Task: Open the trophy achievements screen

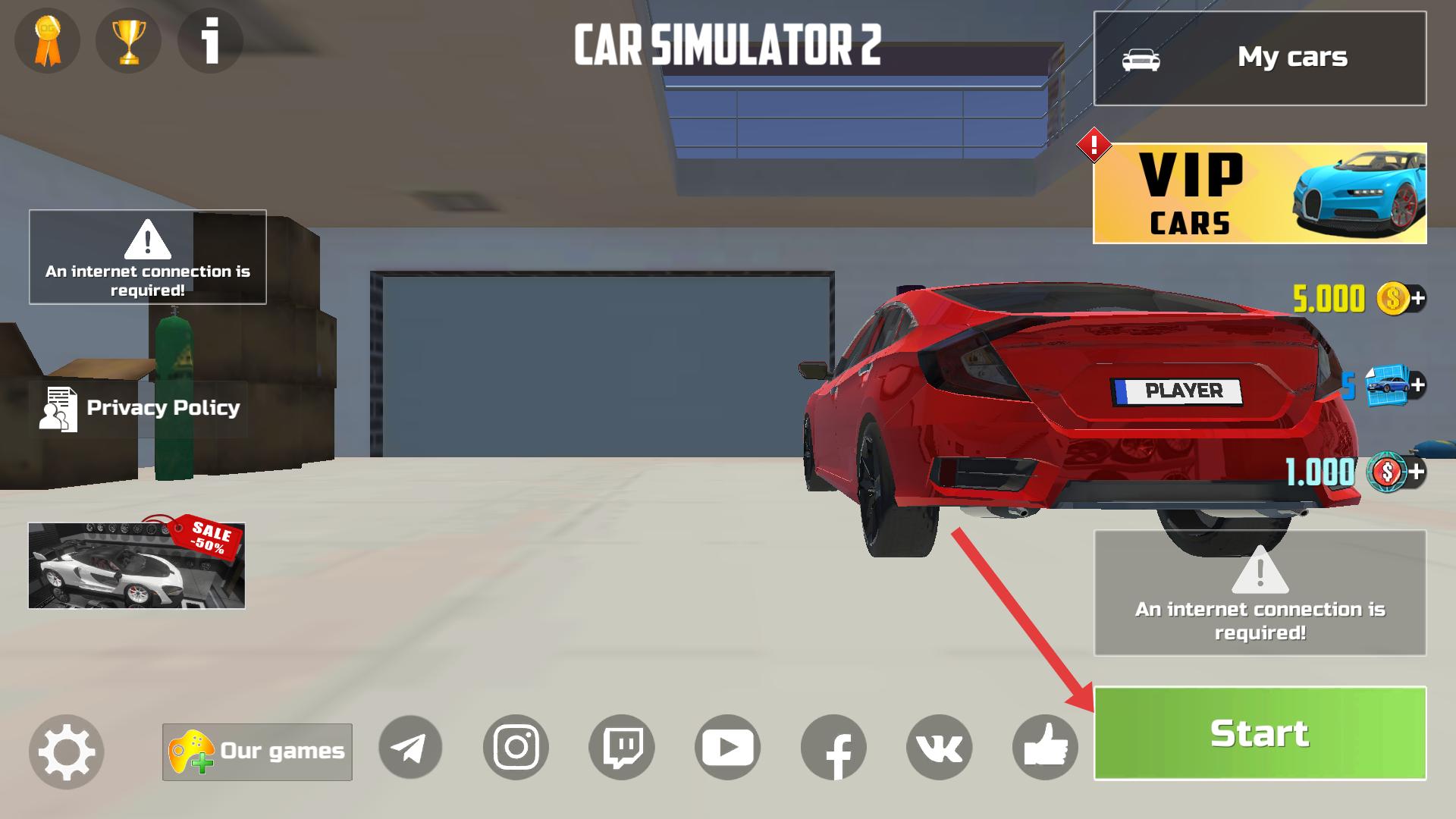Action: pyautogui.click(x=128, y=41)
